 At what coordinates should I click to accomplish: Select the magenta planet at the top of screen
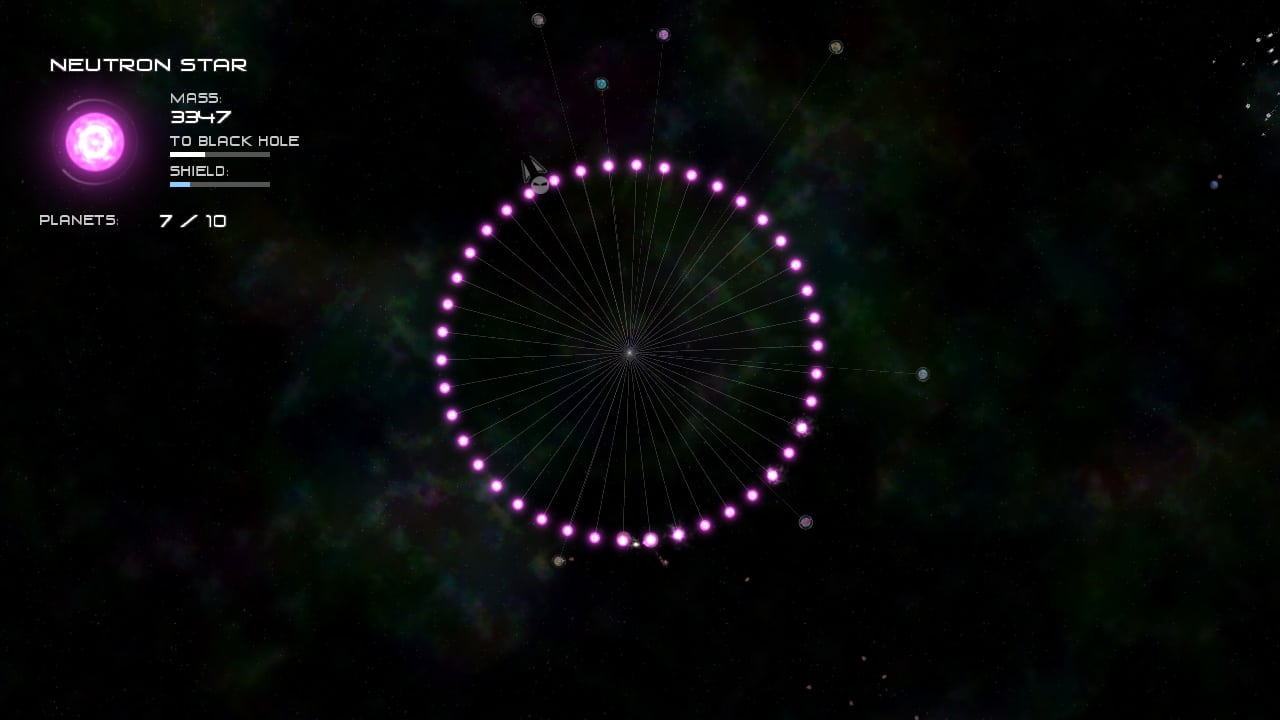[663, 34]
